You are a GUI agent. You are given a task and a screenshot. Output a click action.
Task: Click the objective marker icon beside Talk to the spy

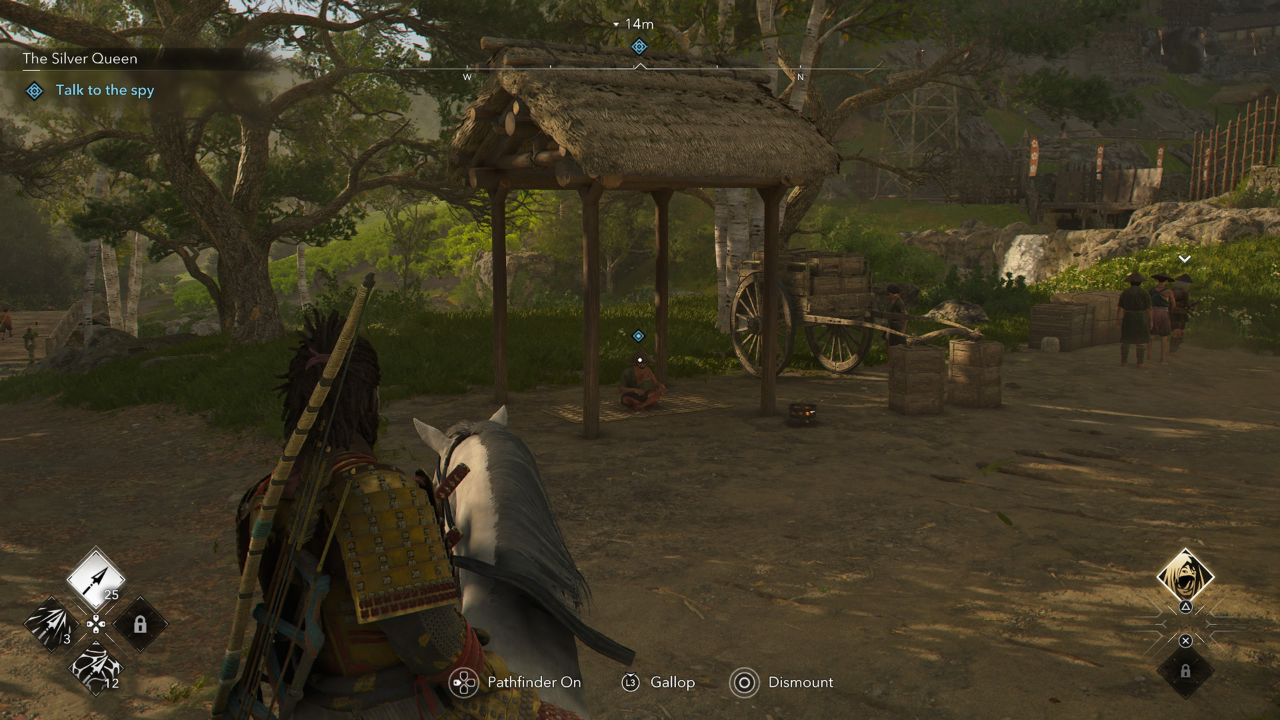tap(33, 90)
